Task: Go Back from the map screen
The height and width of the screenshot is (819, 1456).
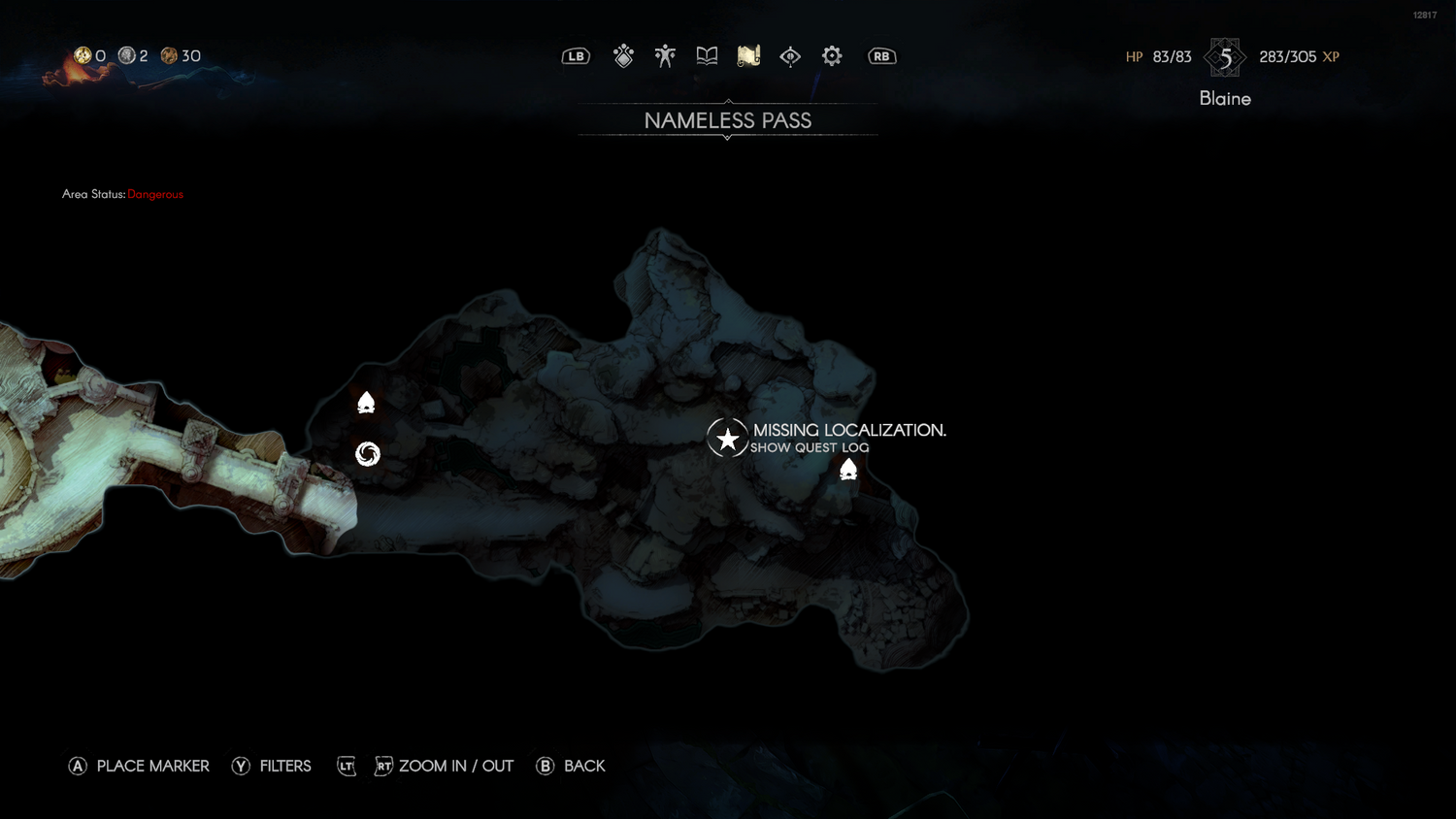Action: (571, 766)
